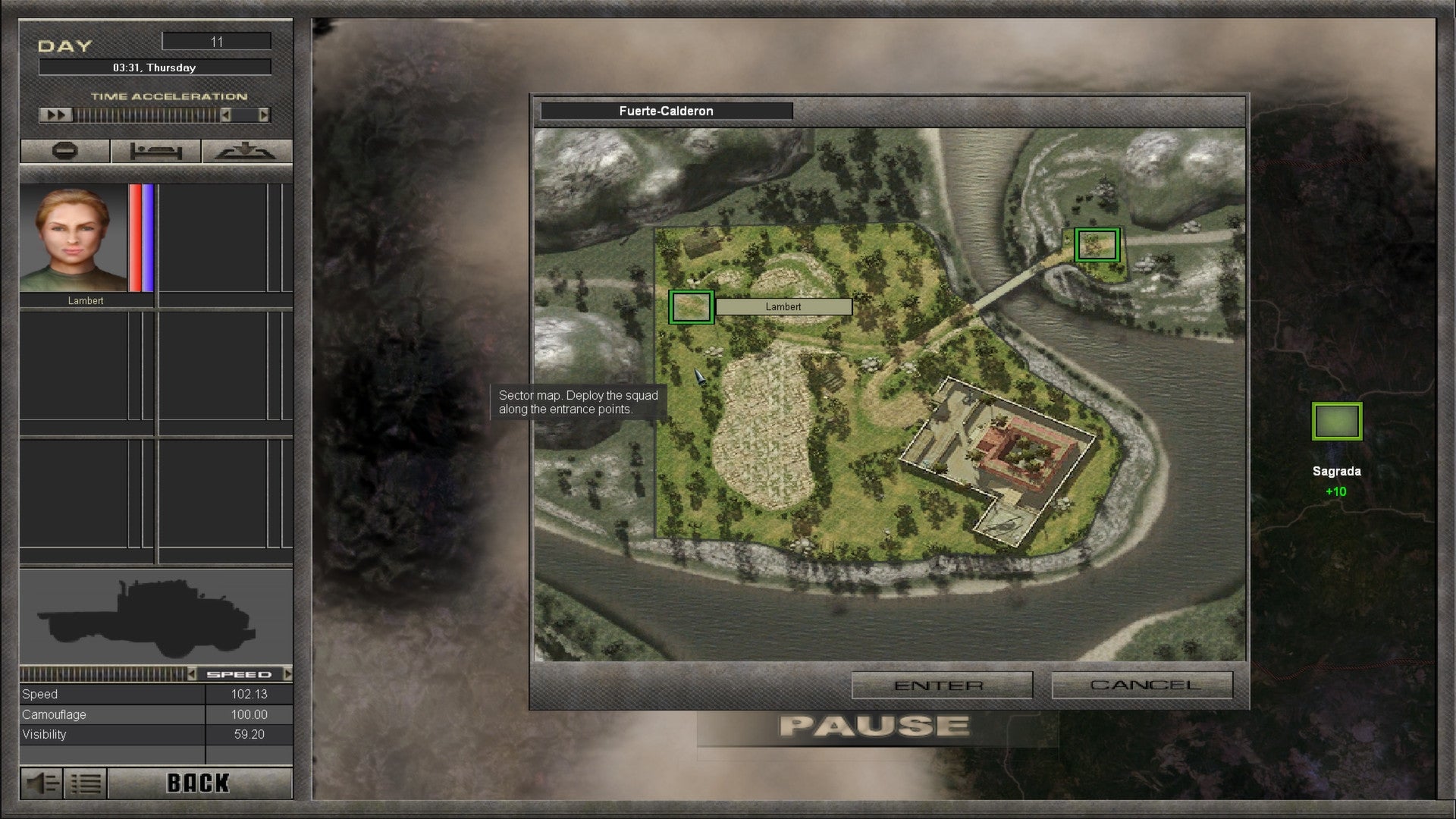Click the Fuerte-Calderon title bar
The image size is (1456, 819).
(665, 111)
